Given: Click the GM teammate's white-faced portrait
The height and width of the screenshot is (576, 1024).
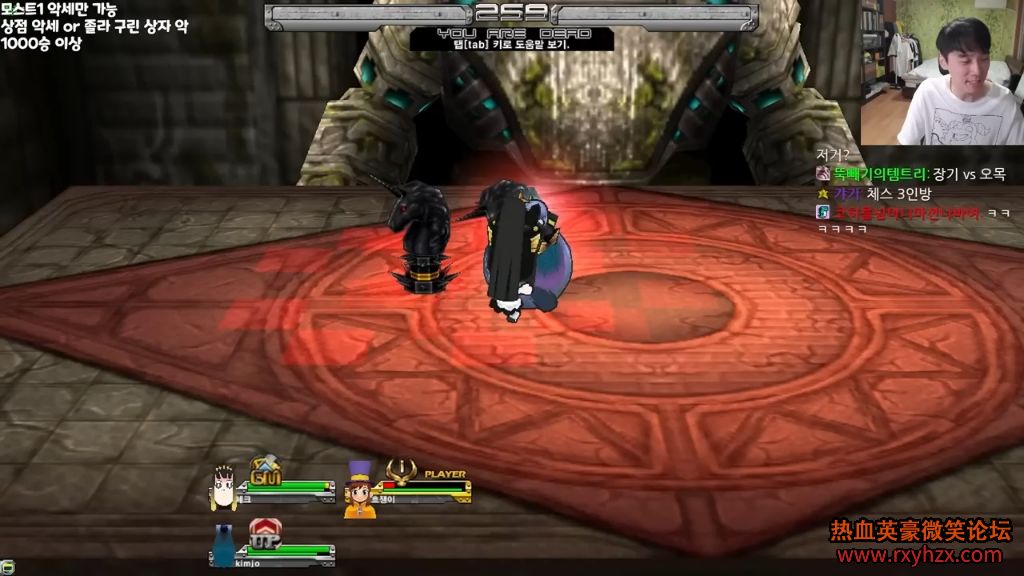Looking at the screenshot, I should pos(224,487).
